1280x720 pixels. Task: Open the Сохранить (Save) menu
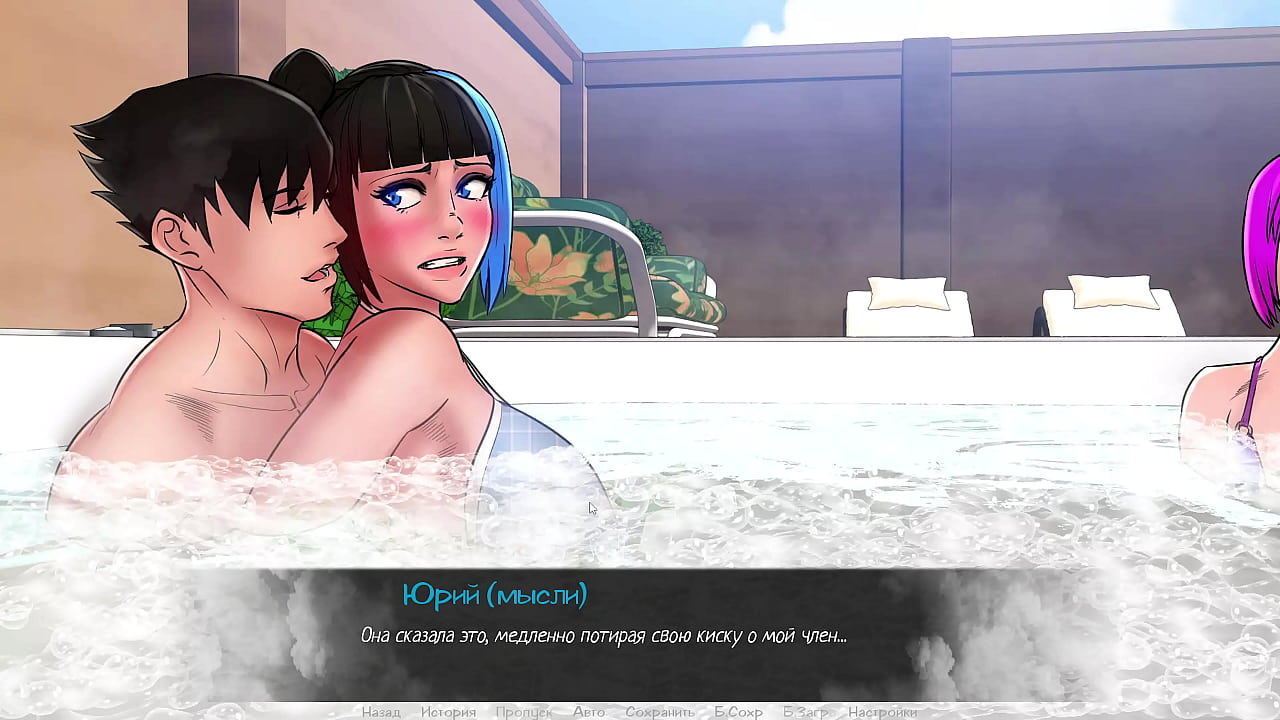pos(660,712)
